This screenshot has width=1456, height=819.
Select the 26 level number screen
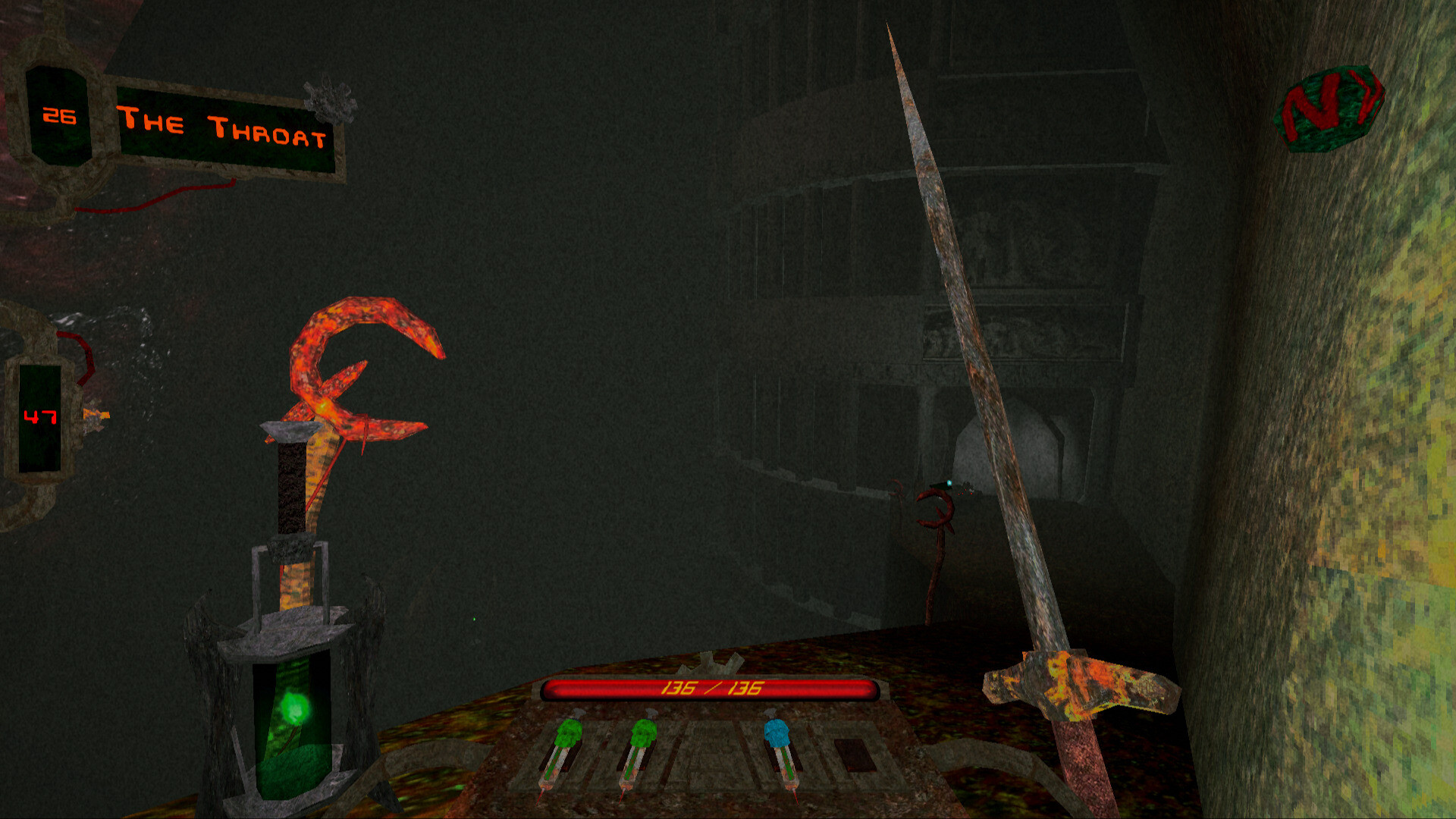click(59, 118)
